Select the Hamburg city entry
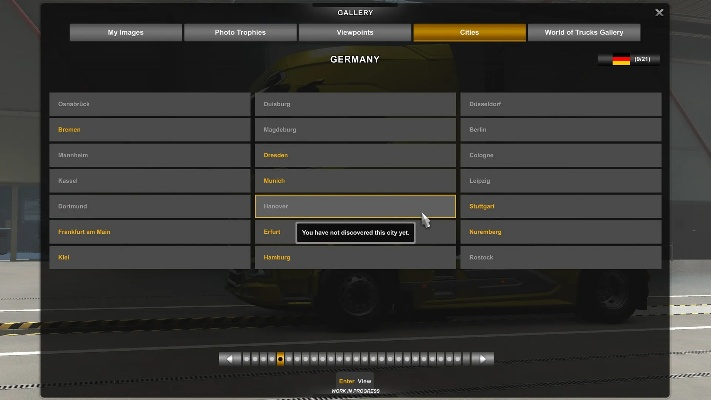This screenshot has height=400, width=711. pyautogui.click(x=355, y=257)
